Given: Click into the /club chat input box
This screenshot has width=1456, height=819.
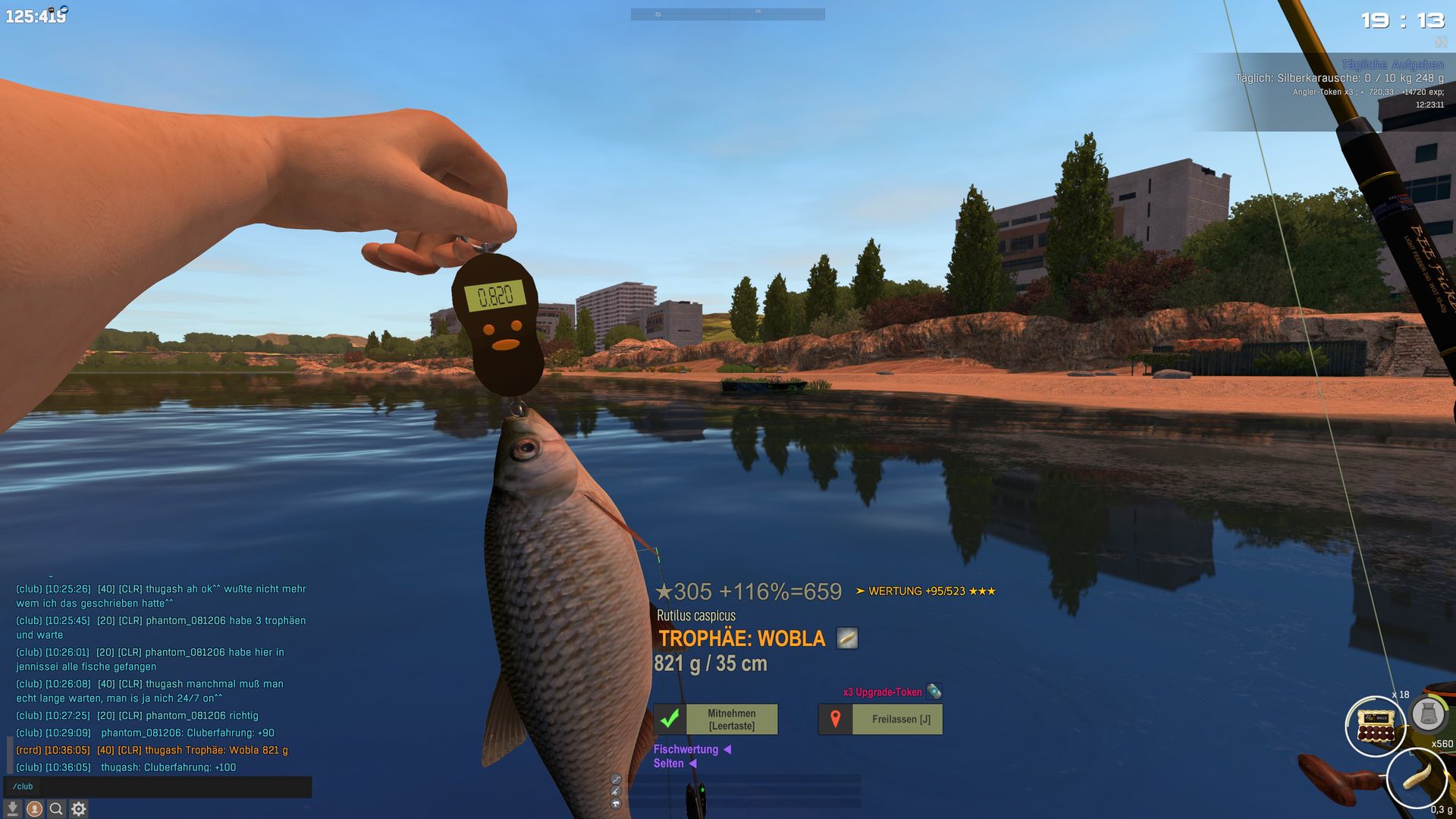Looking at the screenshot, I should [159, 786].
